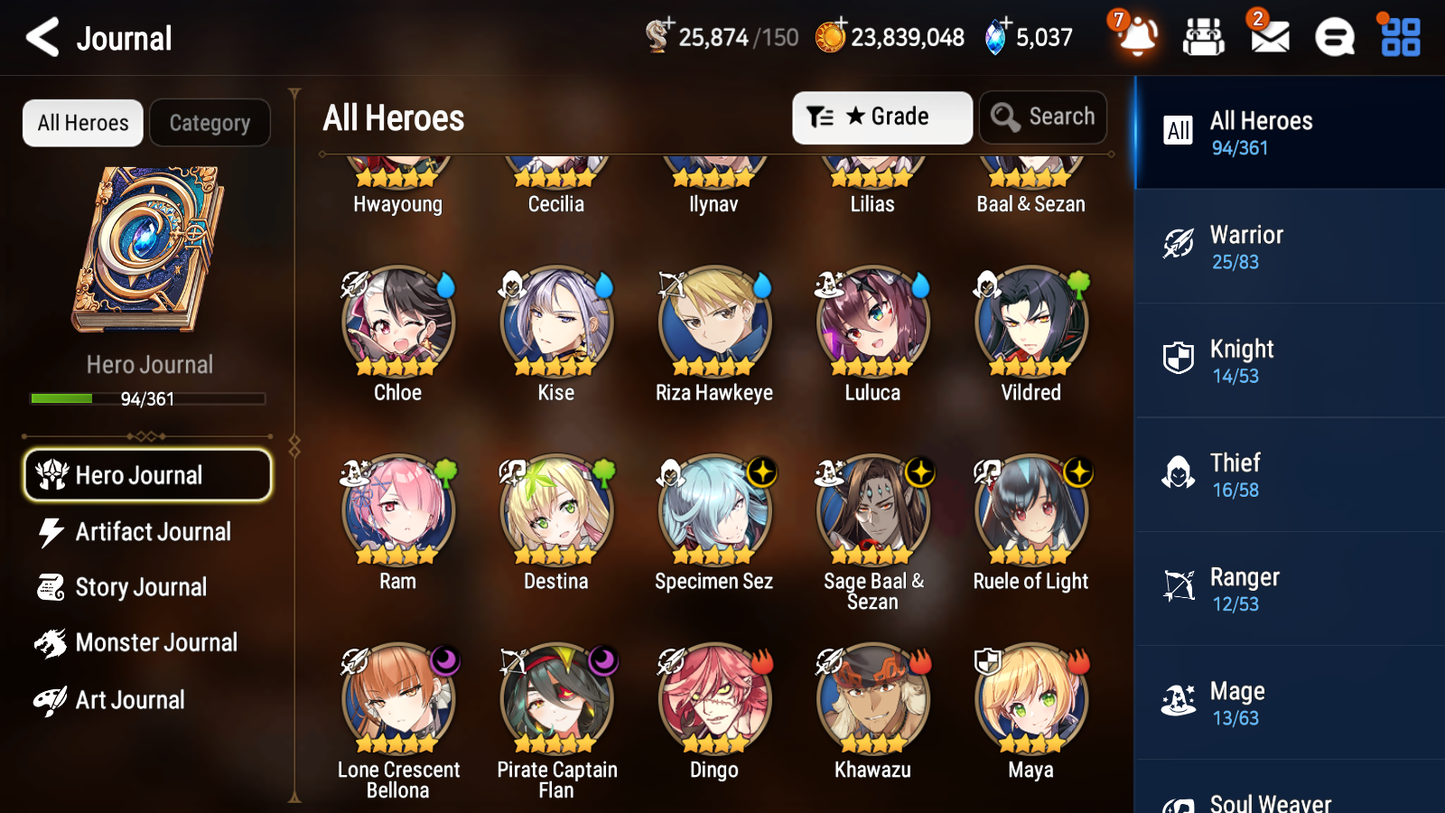Open the Artifact Journal section
This screenshot has height=813, width=1445.
pos(150,532)
